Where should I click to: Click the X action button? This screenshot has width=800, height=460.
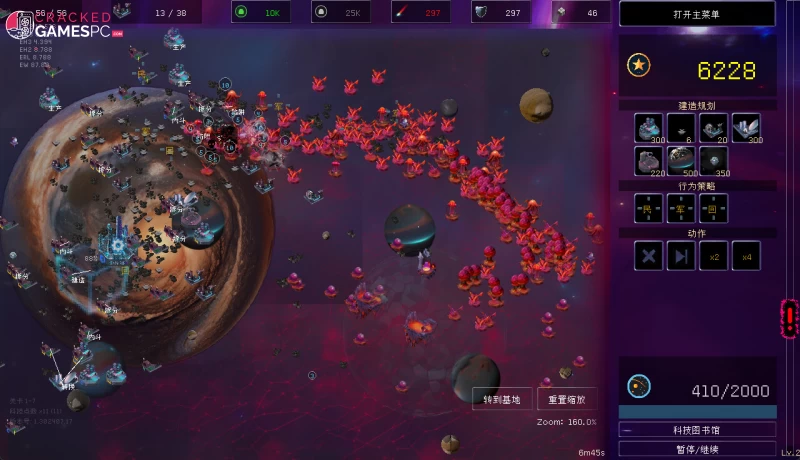pos(650,256)
